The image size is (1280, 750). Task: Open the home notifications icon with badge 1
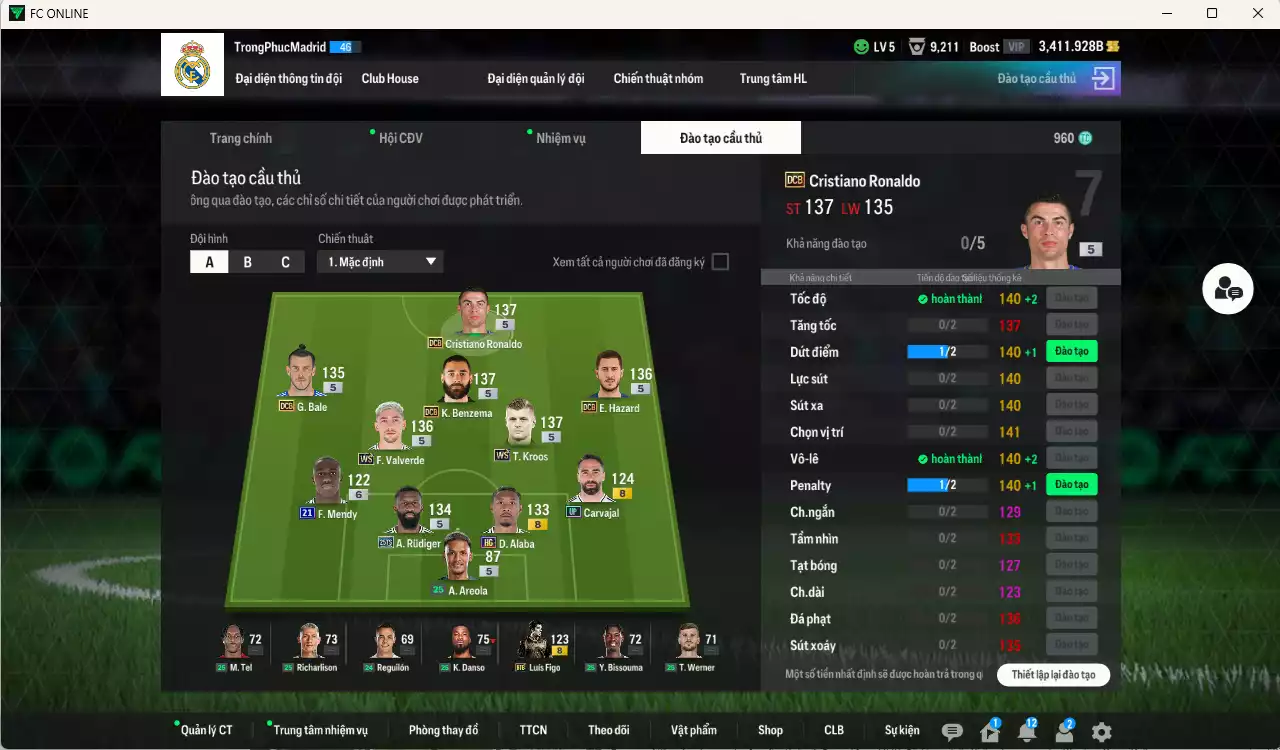[x=988, y=732]
